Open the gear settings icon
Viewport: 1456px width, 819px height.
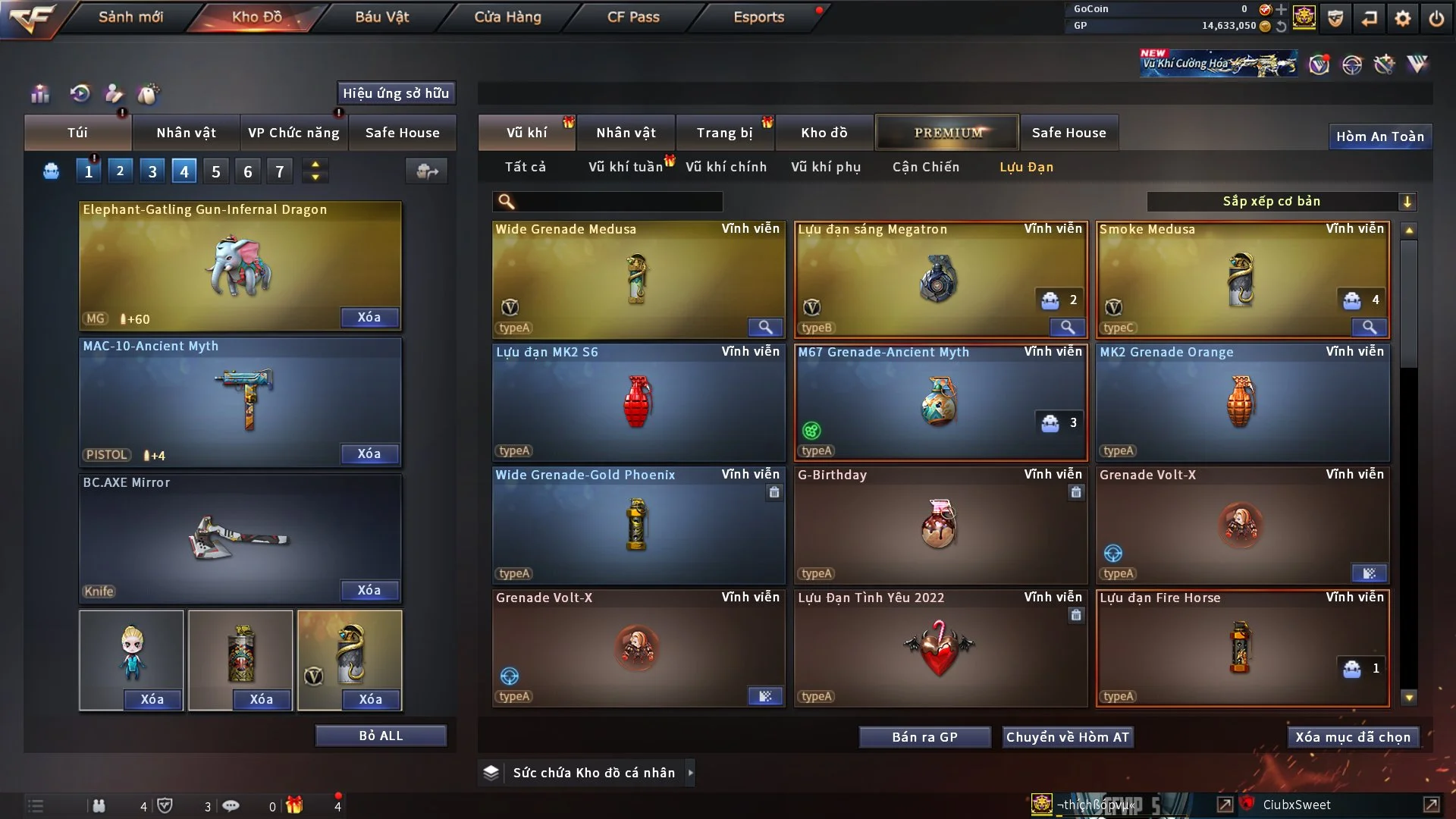(x=1402, y=18)
